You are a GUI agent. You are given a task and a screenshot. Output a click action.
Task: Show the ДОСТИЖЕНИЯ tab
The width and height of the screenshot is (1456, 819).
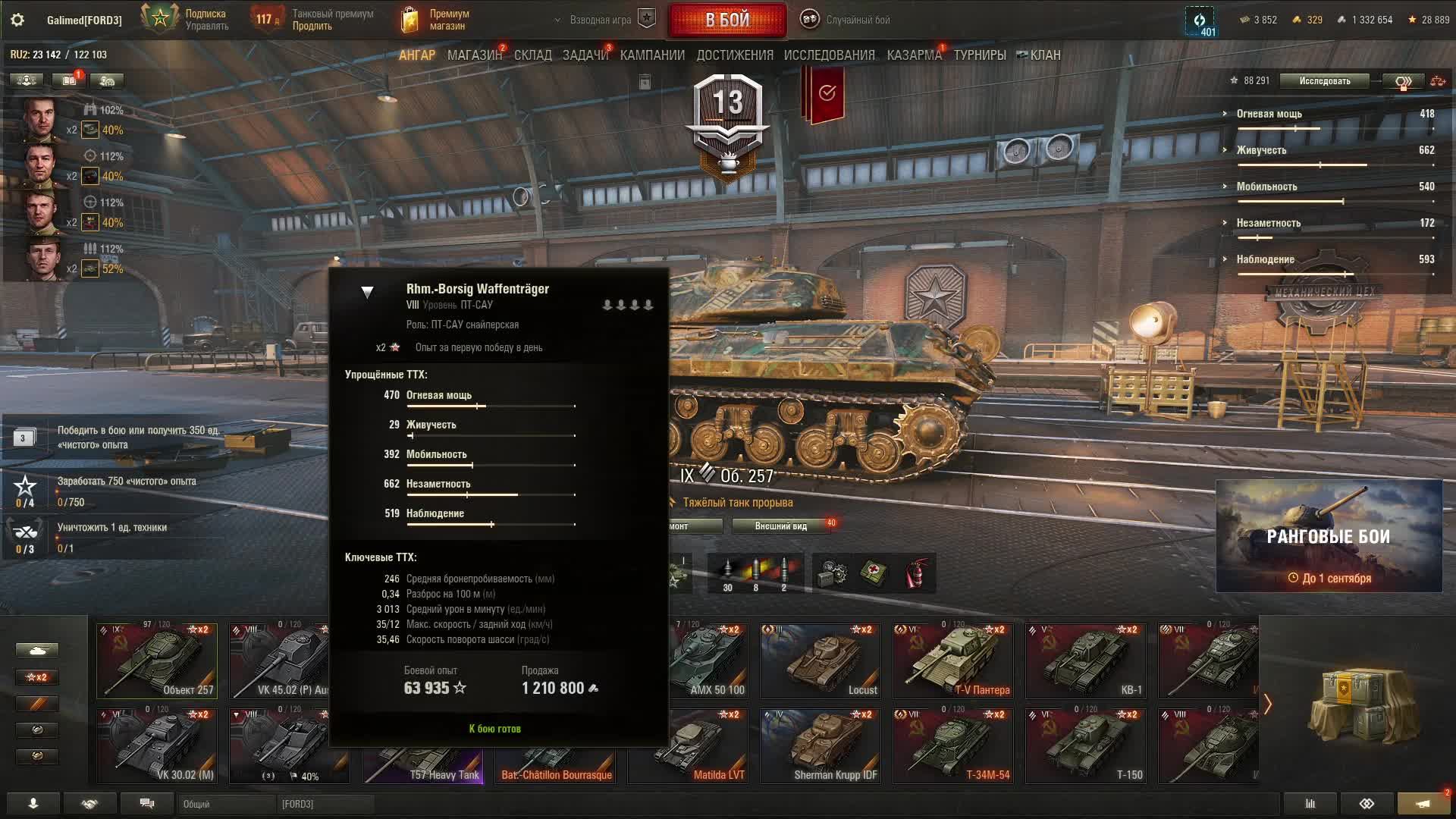(734, 55)
